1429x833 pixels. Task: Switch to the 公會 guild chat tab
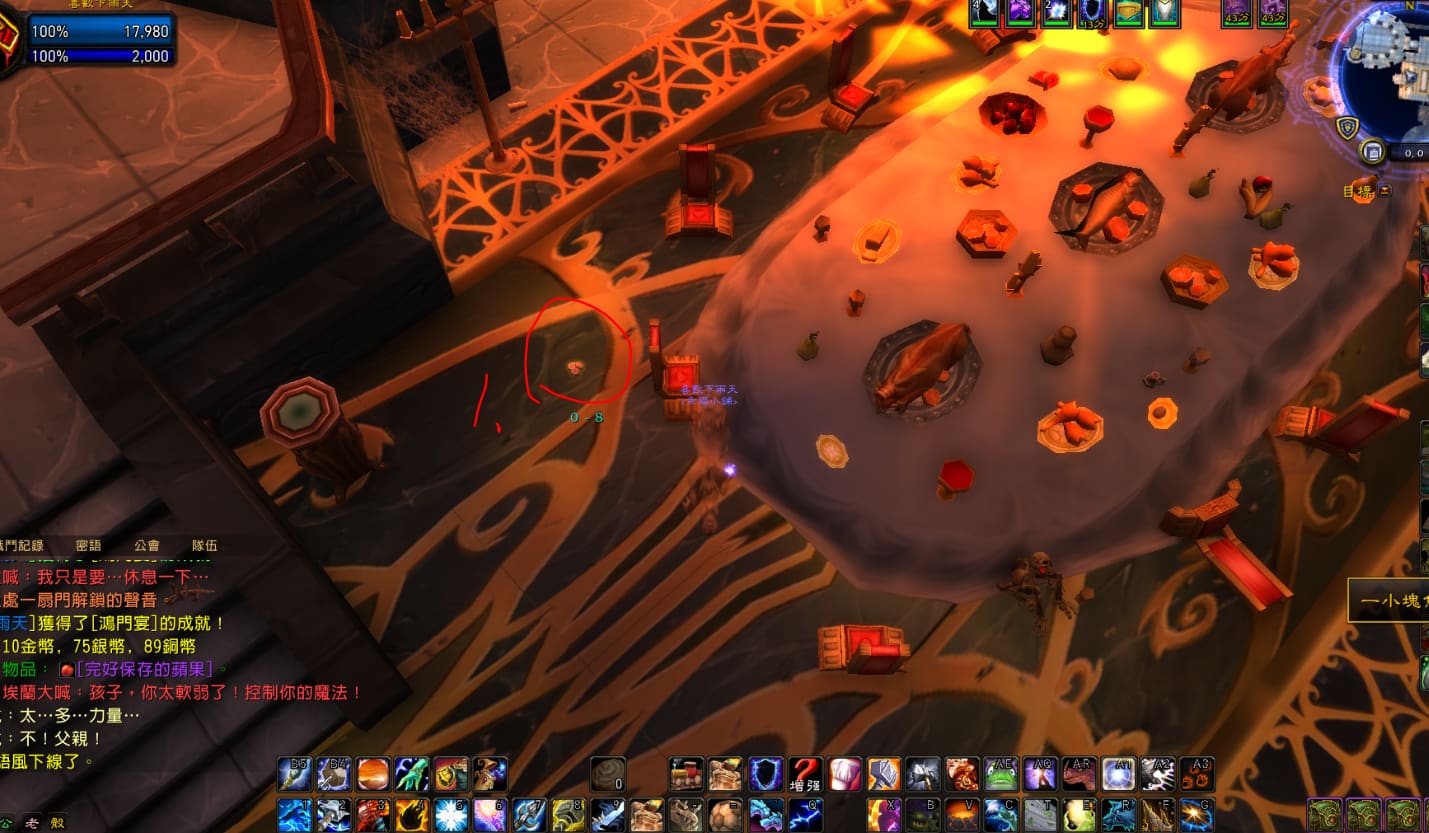[x=146, y=545]
